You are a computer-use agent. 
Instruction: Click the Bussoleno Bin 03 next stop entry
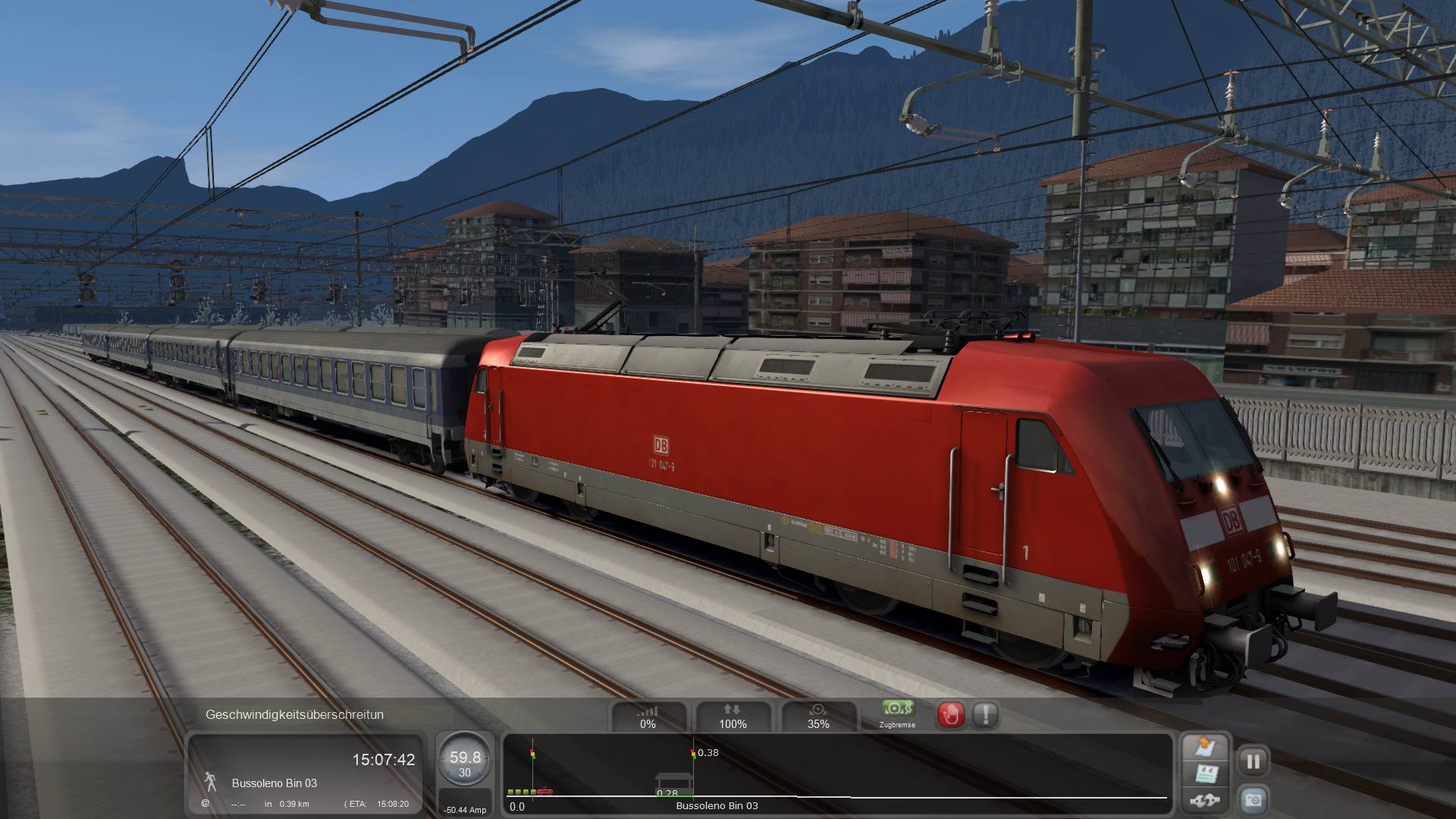click(x=275, y=783)
